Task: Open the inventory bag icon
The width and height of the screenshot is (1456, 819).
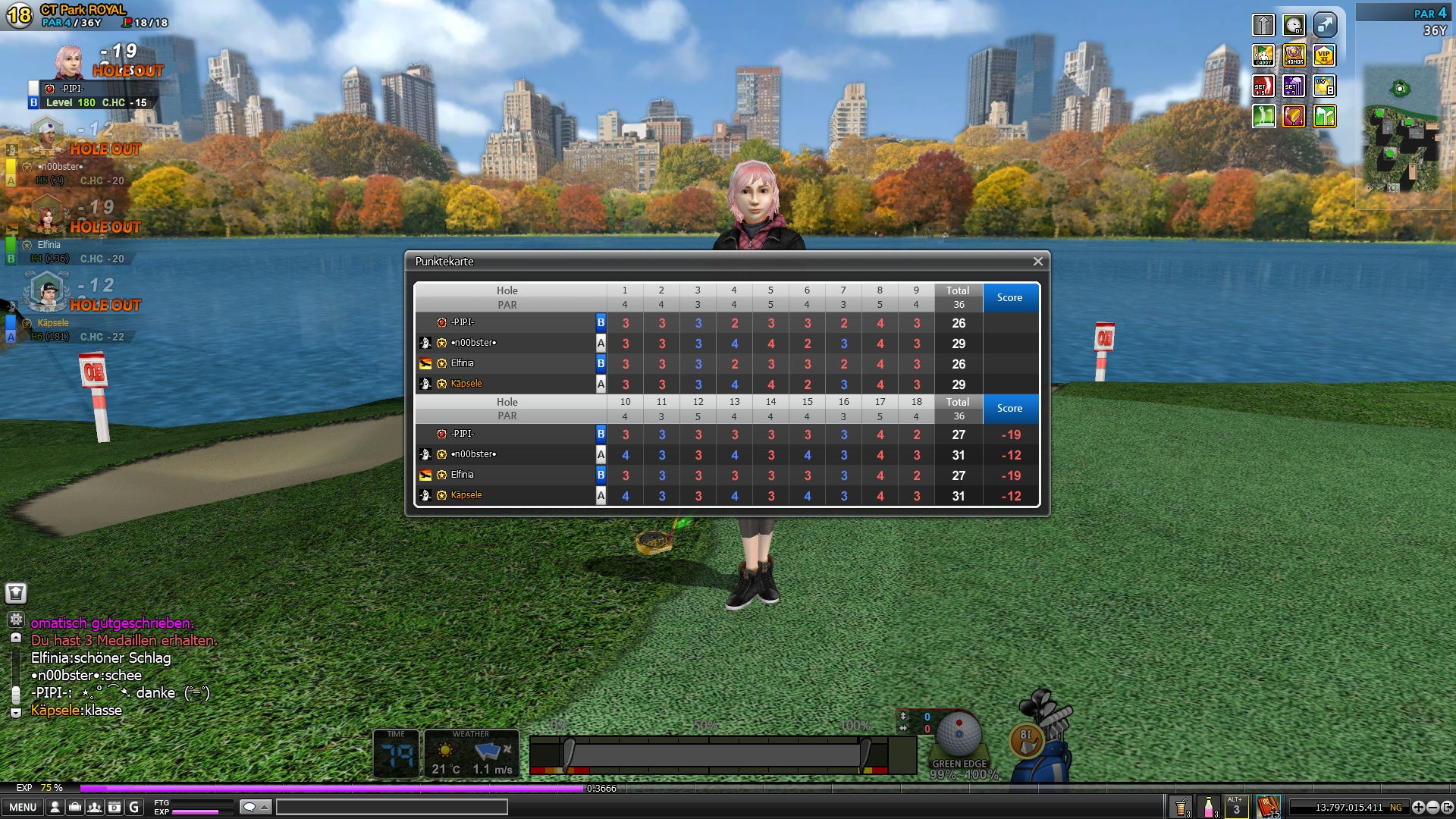Action: tap(74, 807)
